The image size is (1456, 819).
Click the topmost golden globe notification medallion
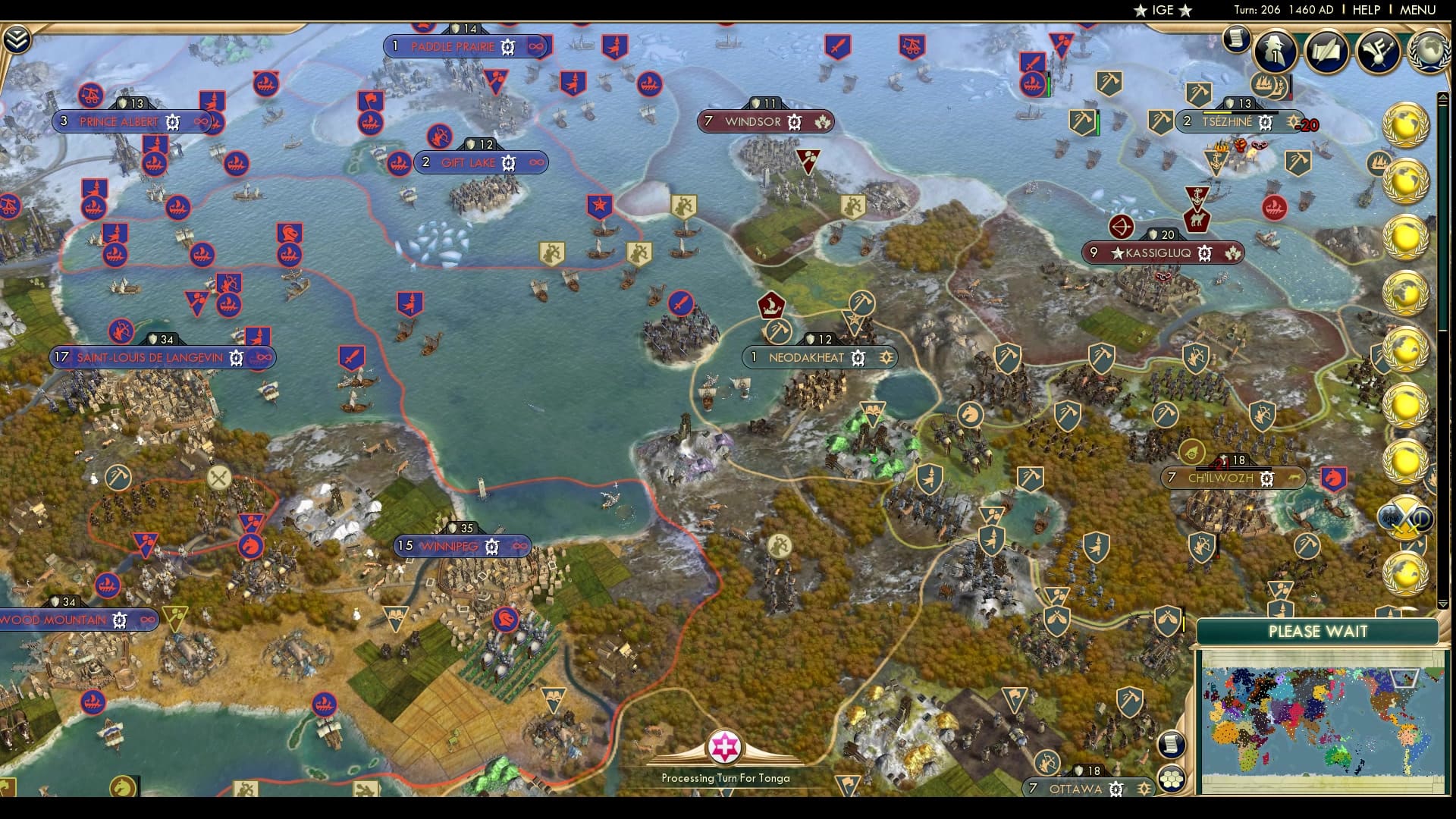(1408, 123)
